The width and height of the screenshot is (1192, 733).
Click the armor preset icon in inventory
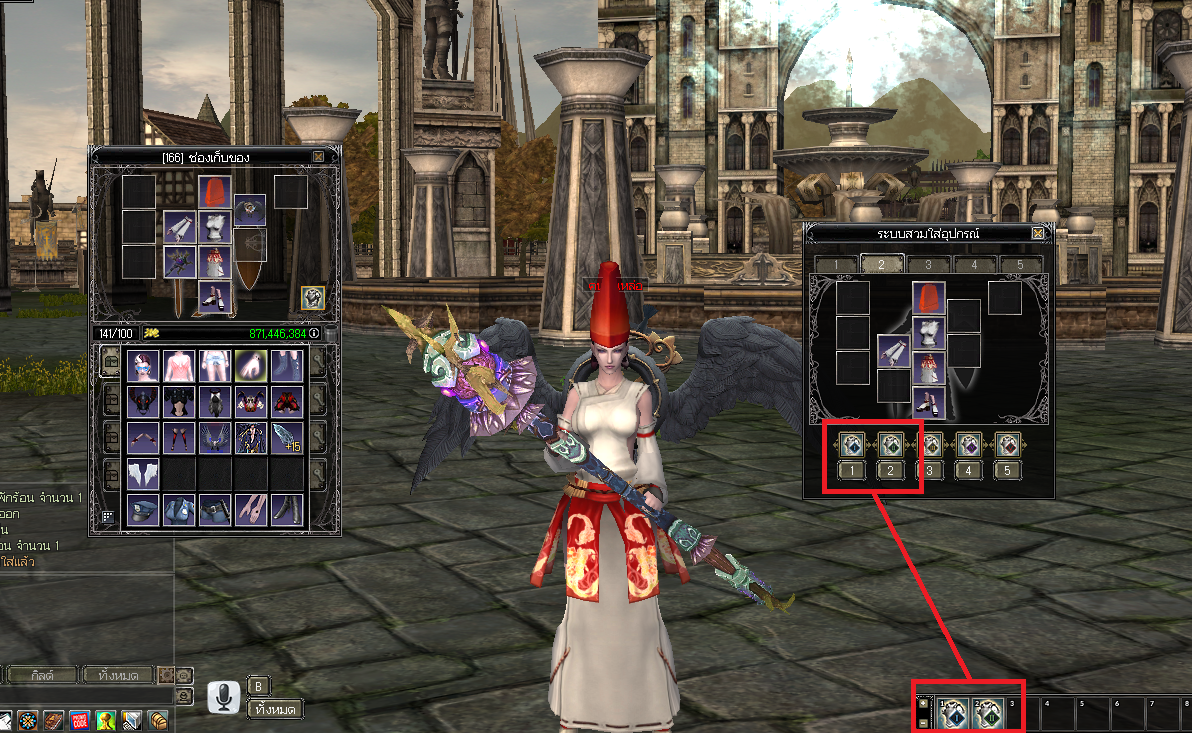(313, 298)
